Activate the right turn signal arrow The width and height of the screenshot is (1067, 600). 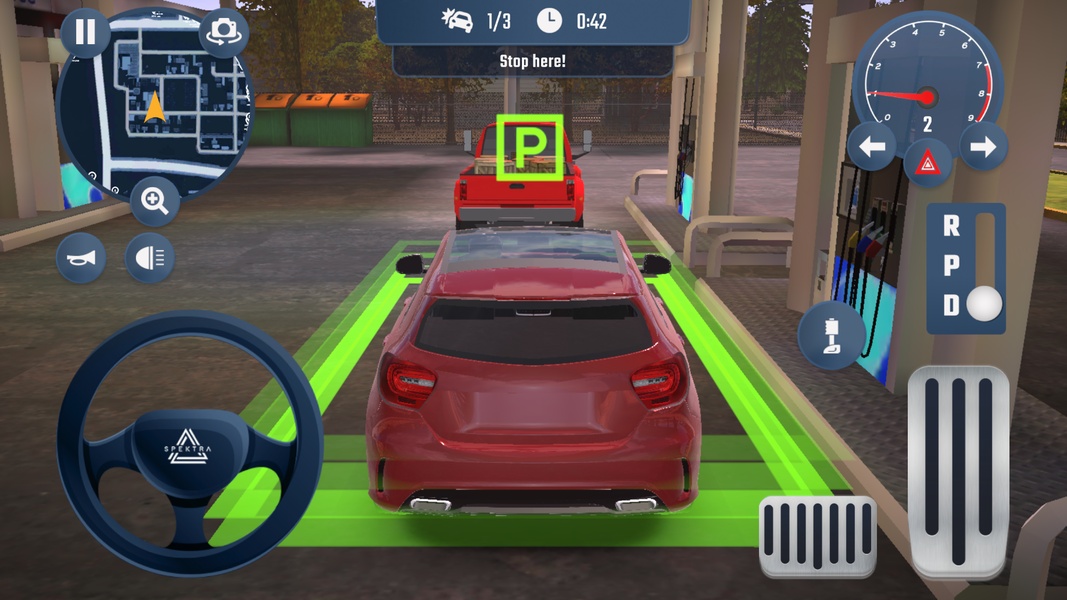pyautogui.click(x=983, y=148)
